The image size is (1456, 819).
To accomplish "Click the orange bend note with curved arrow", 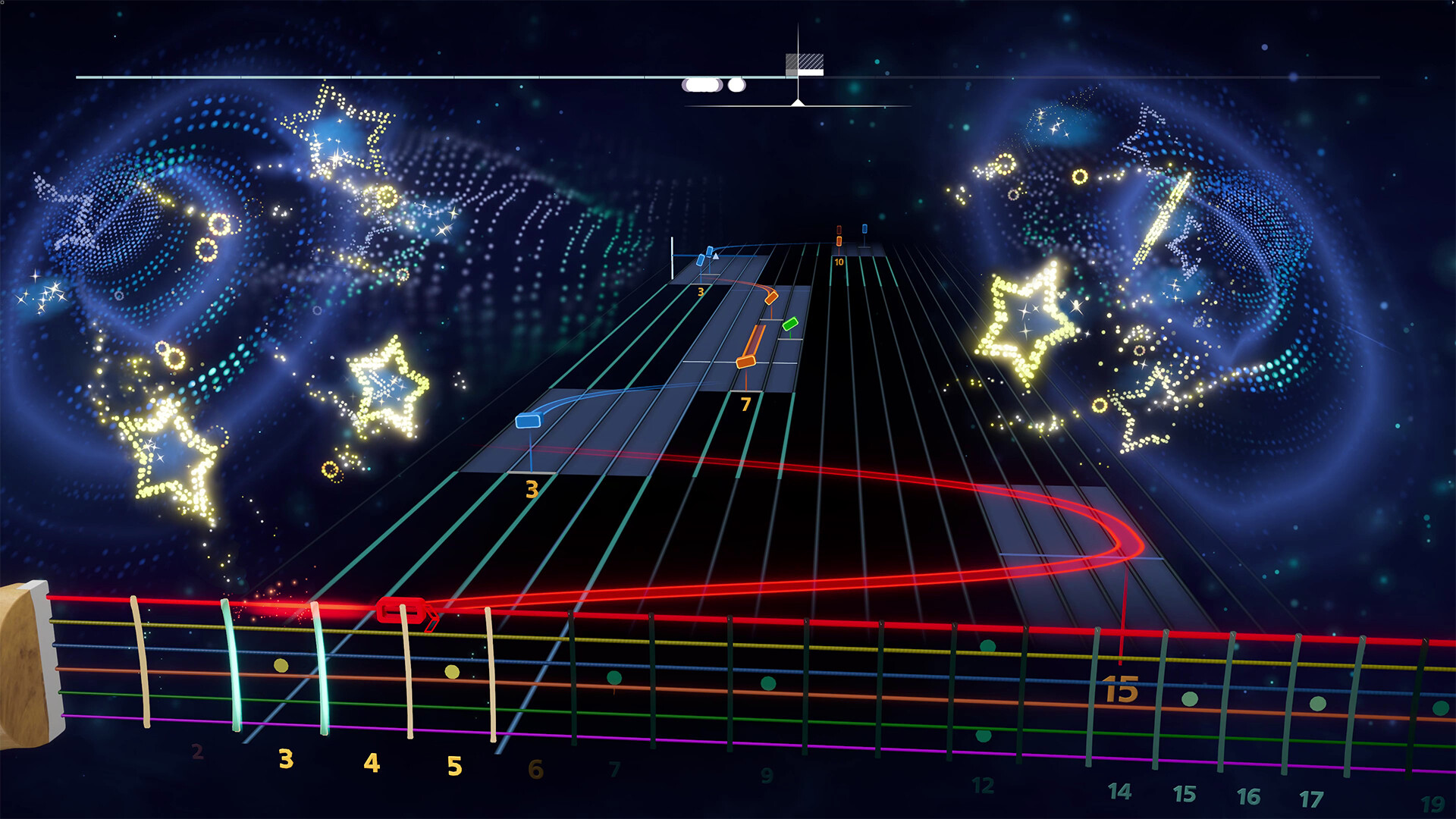I will pos(771,298).
